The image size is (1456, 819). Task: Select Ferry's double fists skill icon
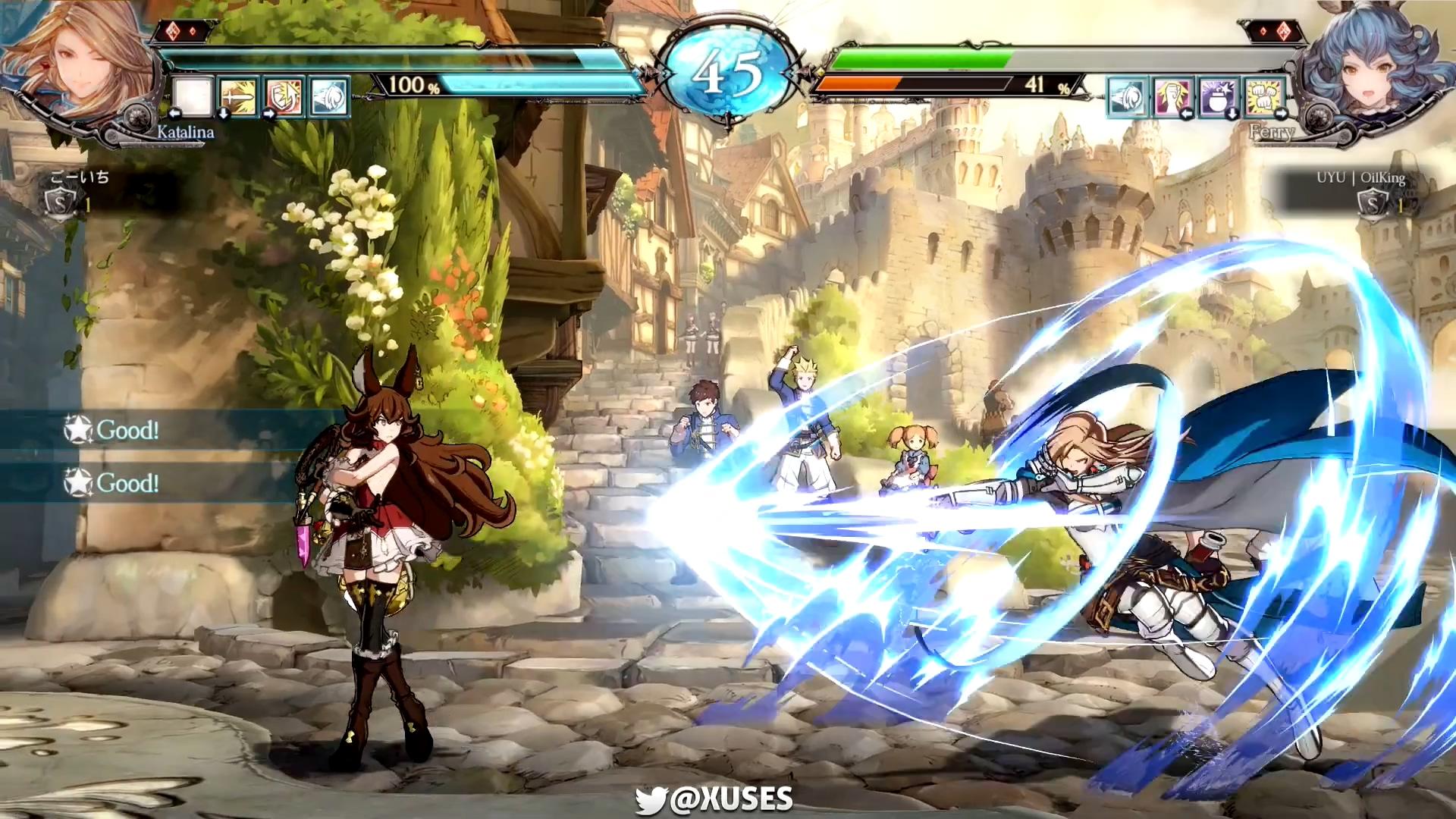(x=1261, y=97)
